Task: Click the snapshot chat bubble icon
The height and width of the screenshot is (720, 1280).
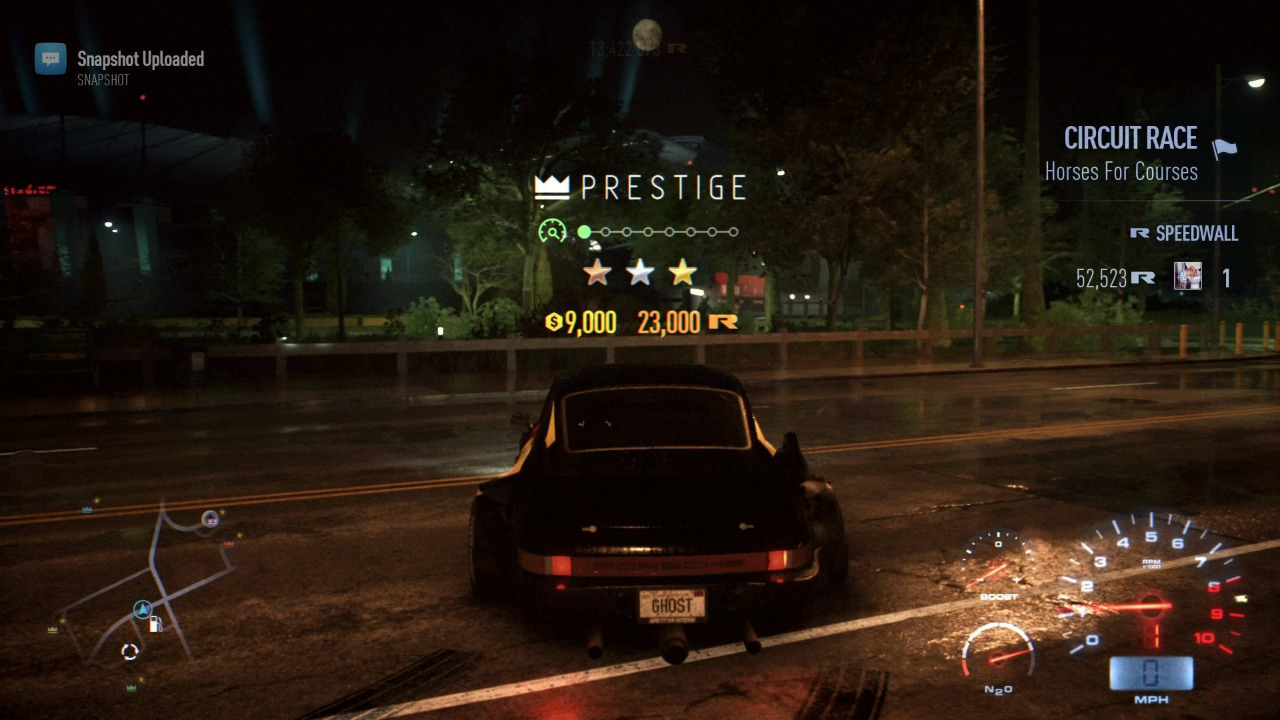Action: click(51, 59)
